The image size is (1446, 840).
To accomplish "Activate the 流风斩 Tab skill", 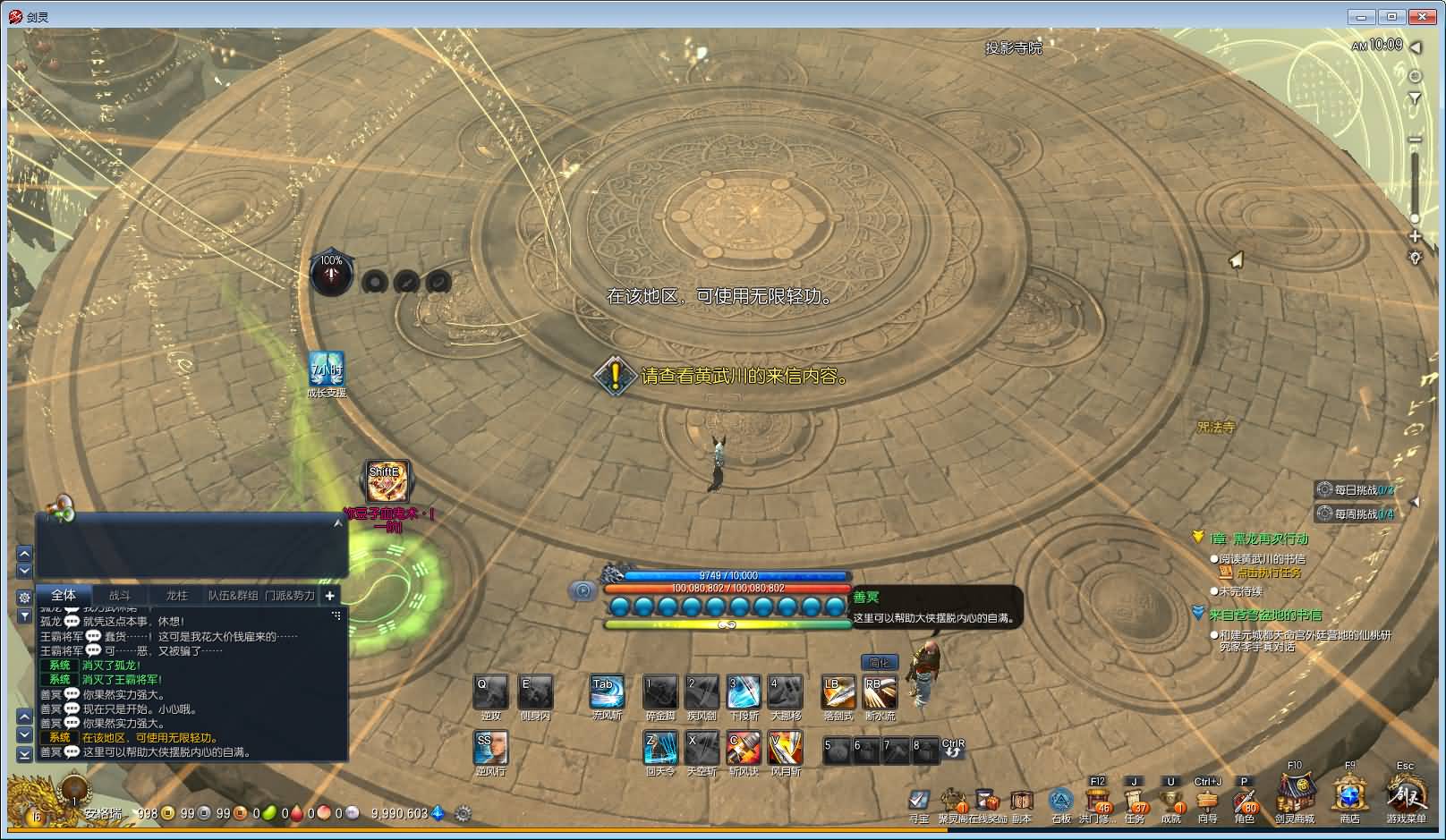I will coord(607,692).
